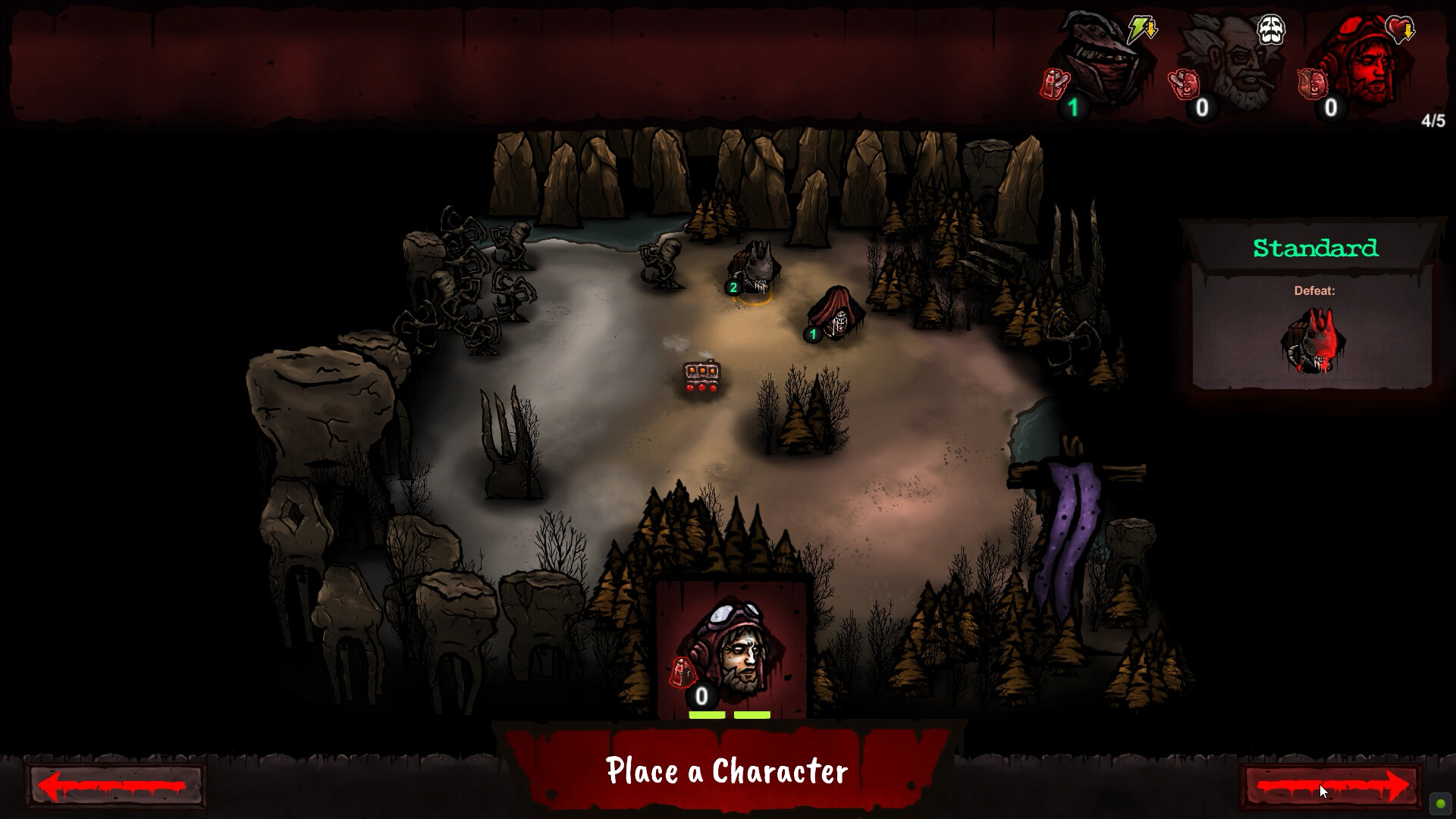
Task: Select the red-hooded enemy marked 1
Action: point(836,313)
